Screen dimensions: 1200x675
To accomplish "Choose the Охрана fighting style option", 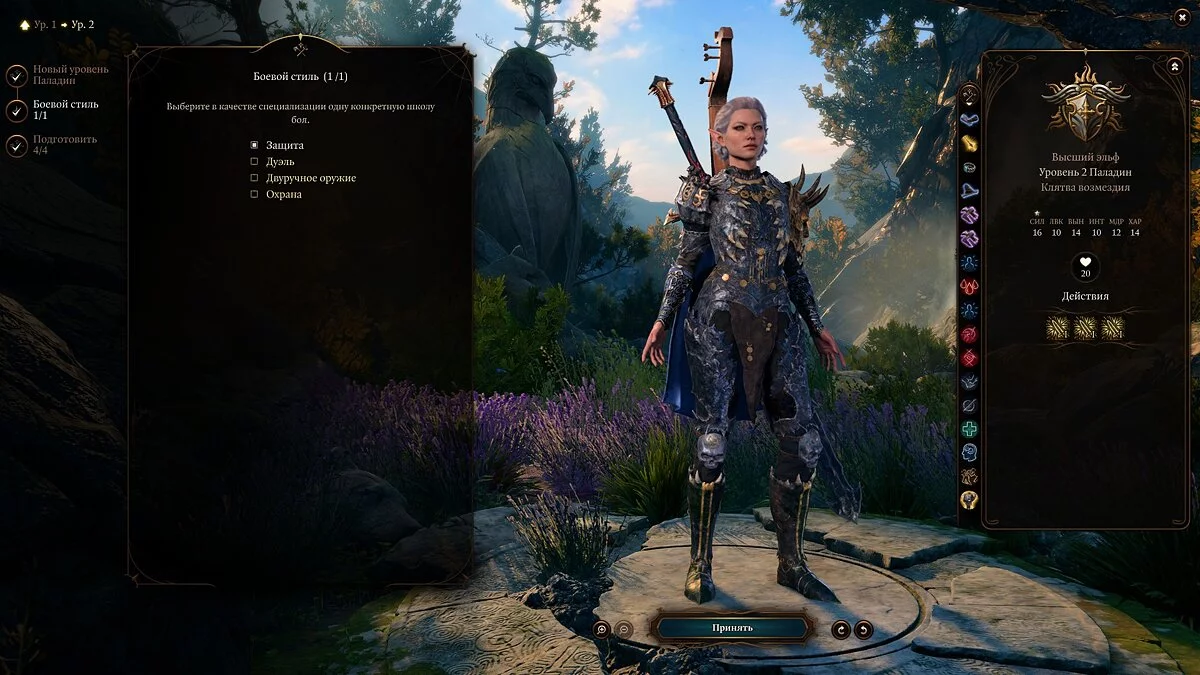I will pyautogui.click(x=254, y=194).
